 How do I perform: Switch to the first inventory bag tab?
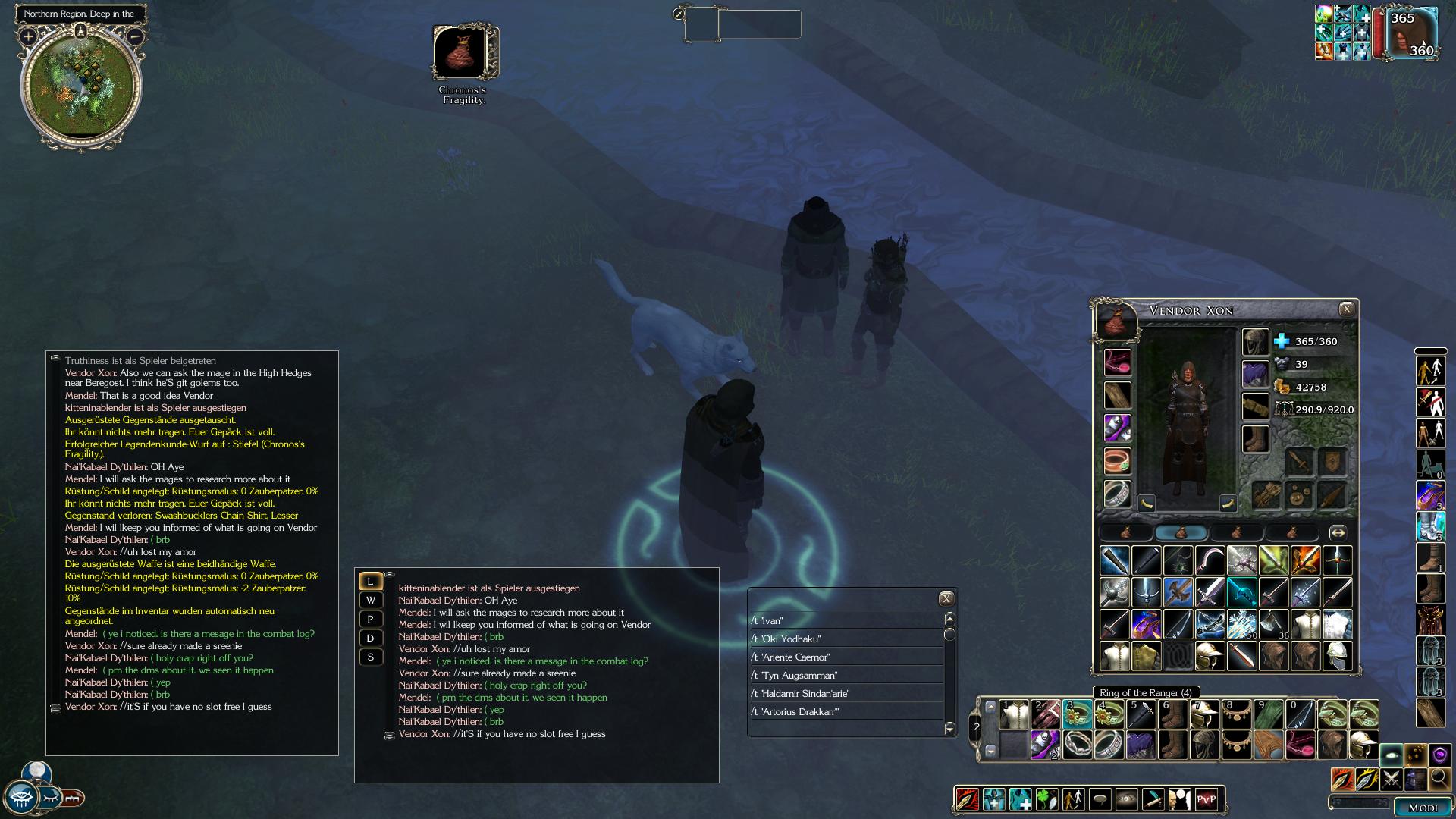(x=1126, y=532)
